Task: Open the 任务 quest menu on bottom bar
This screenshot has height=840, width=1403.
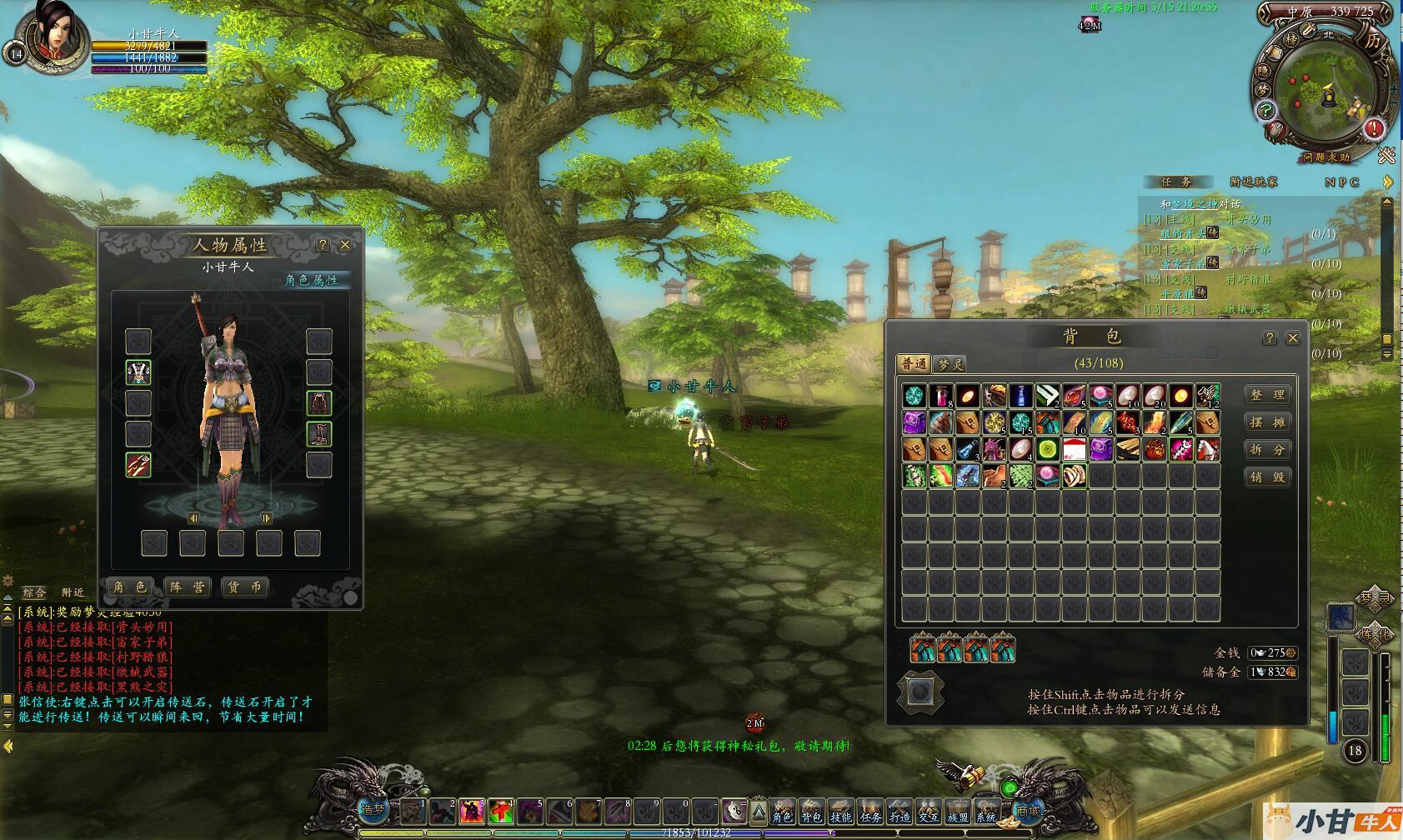Action: point(870,812)
